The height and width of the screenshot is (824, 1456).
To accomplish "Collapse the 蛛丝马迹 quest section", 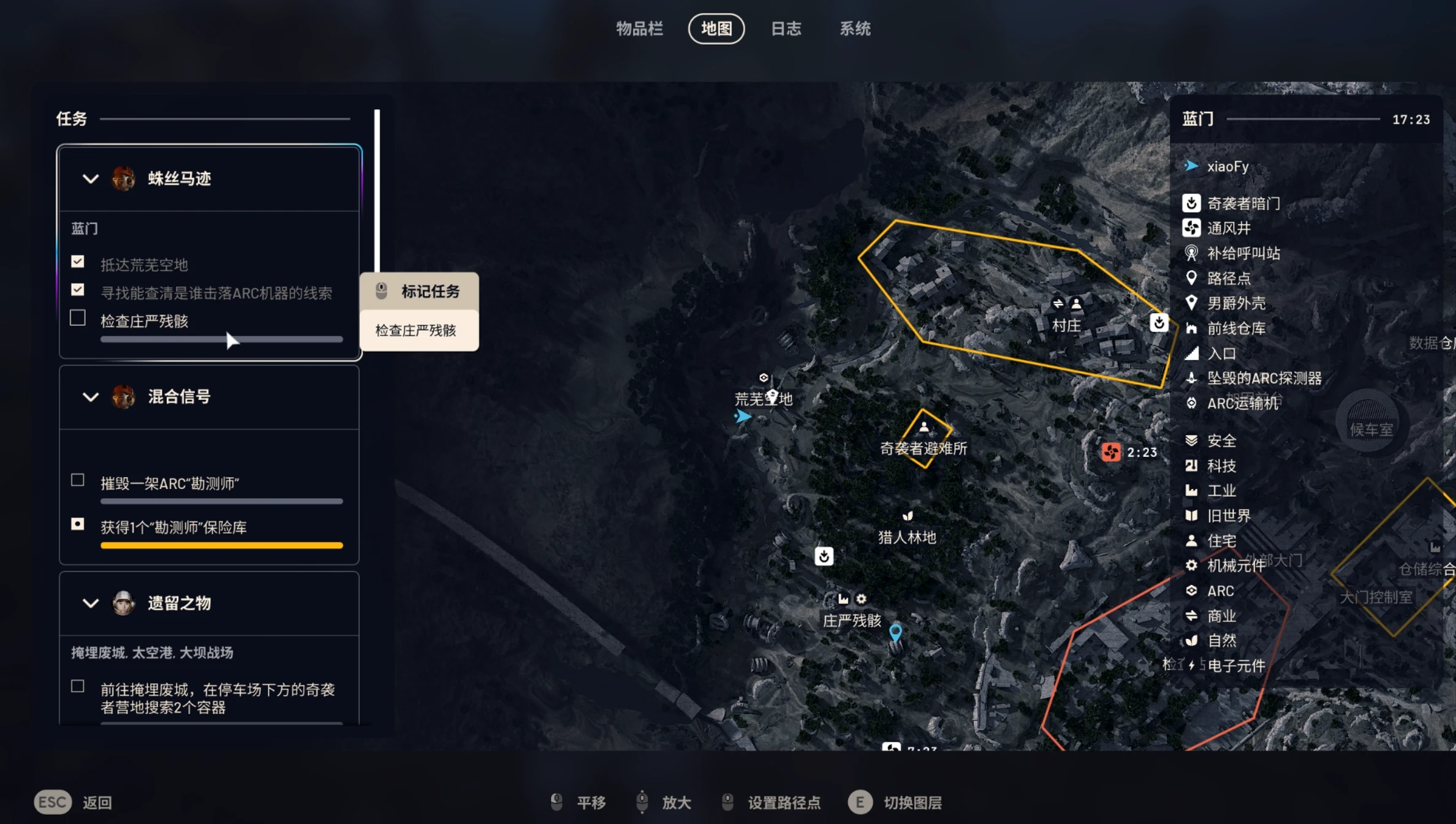I will (x=90, y=178).
